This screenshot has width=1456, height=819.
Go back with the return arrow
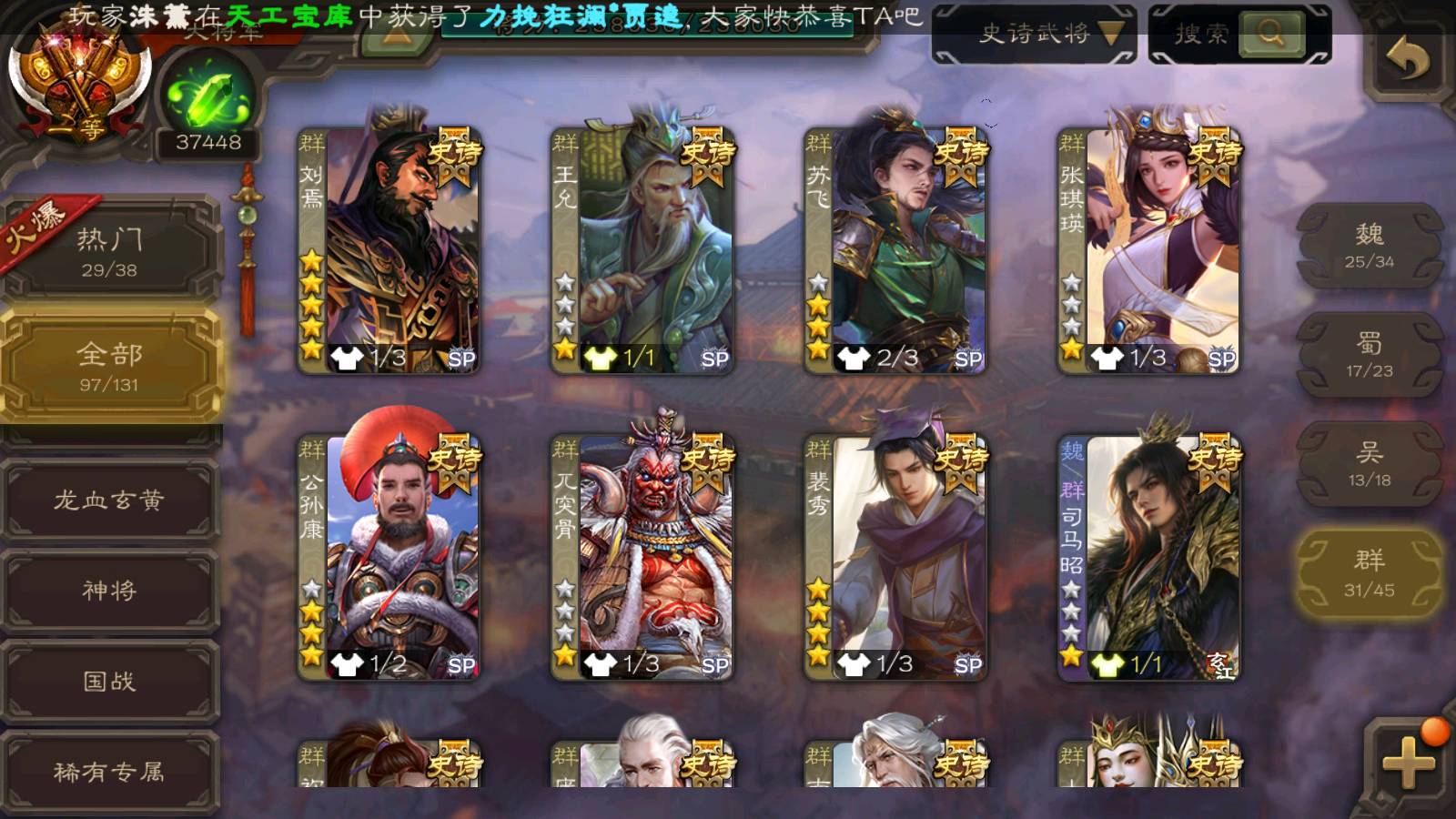point(1407,61)
